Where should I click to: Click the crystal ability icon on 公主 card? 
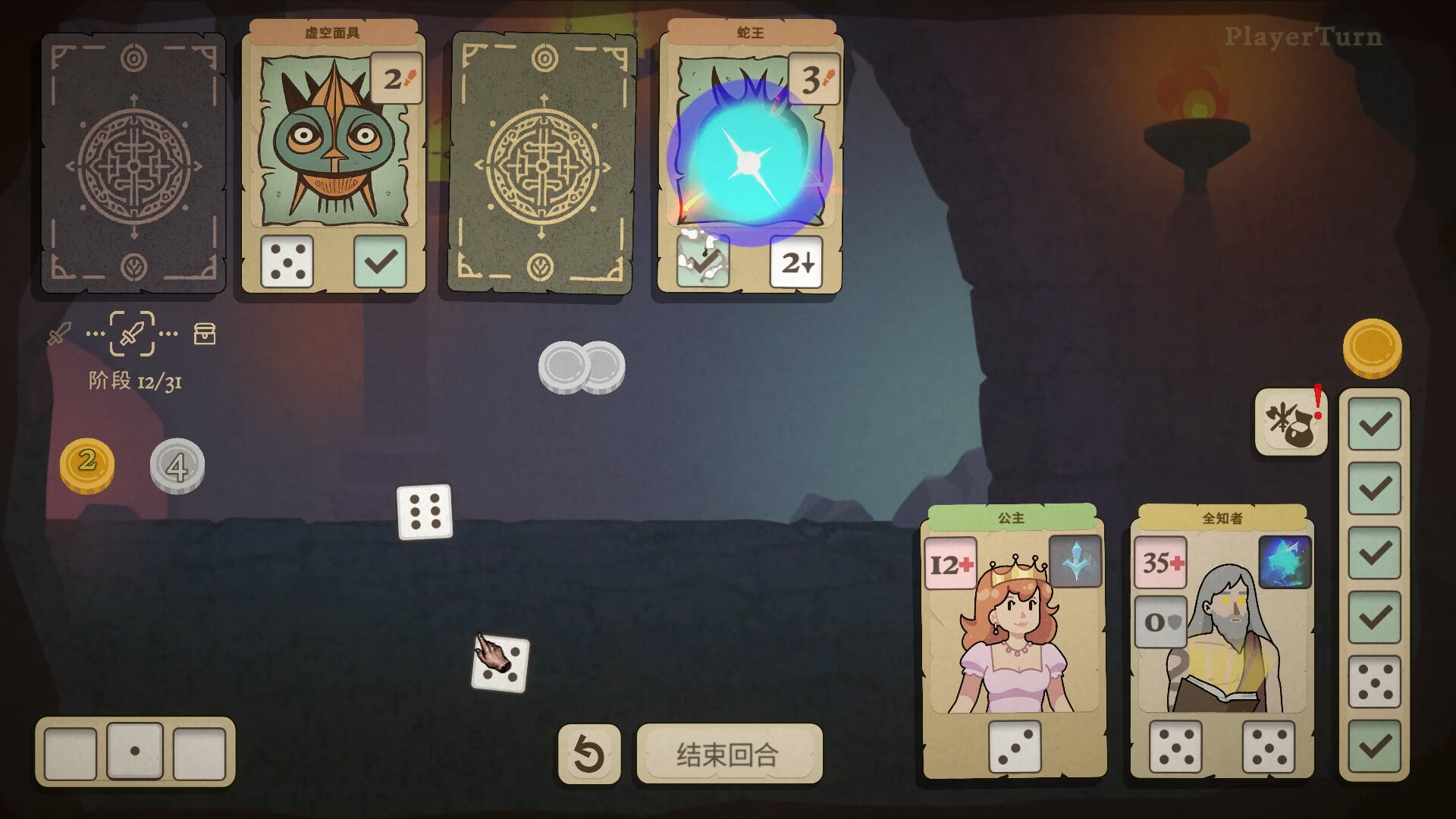pyautogui.click(x=1076, y=560)
